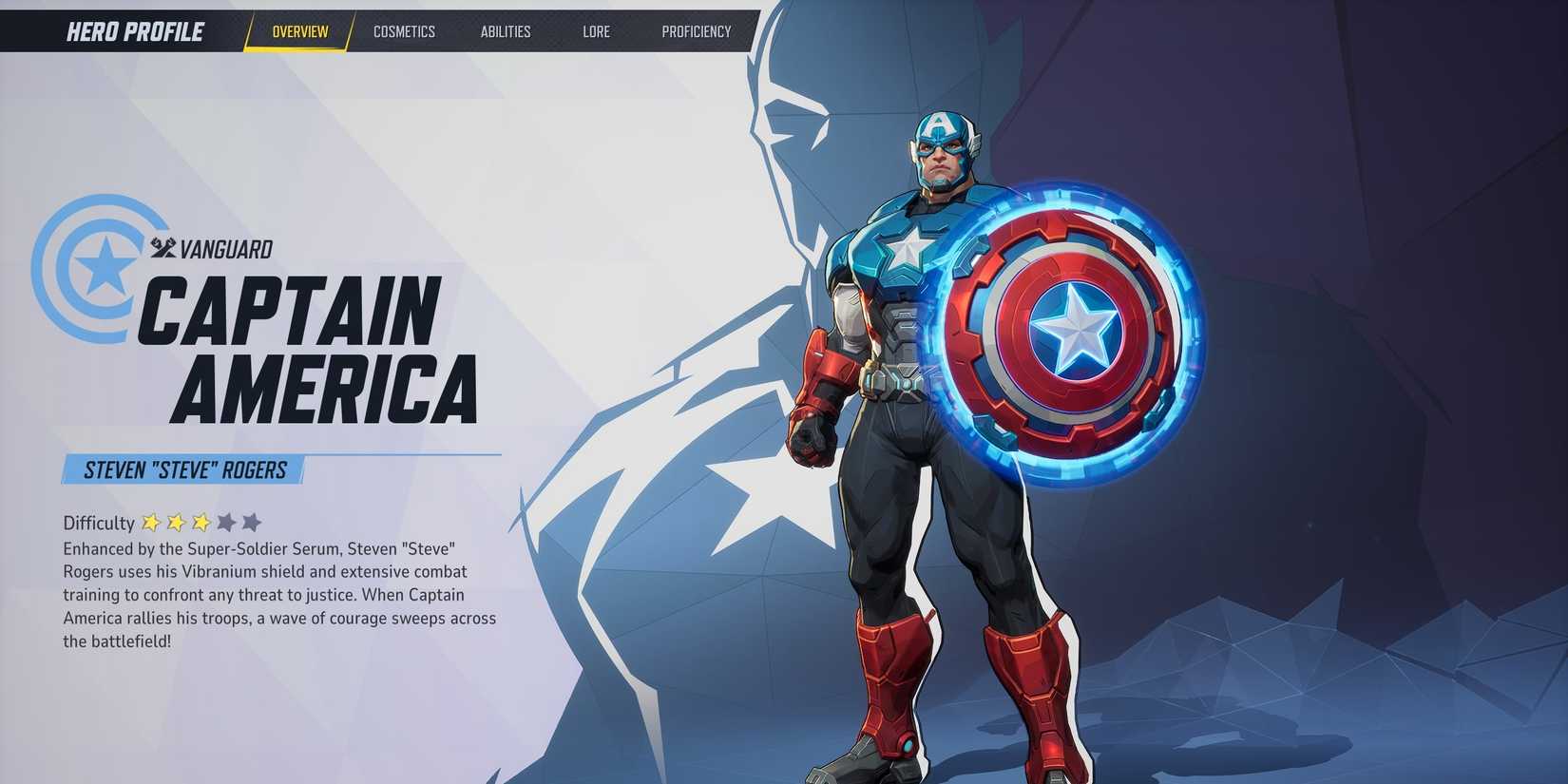Switch to the Lore tab
The height and width of the screenshot is (784, 1568).
[596, 31]
